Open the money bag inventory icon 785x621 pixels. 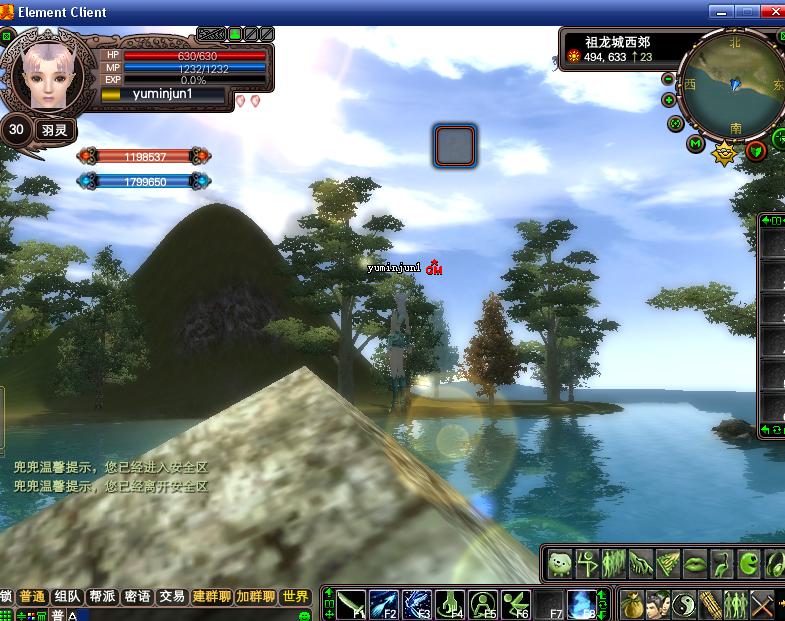coord(630,604)
